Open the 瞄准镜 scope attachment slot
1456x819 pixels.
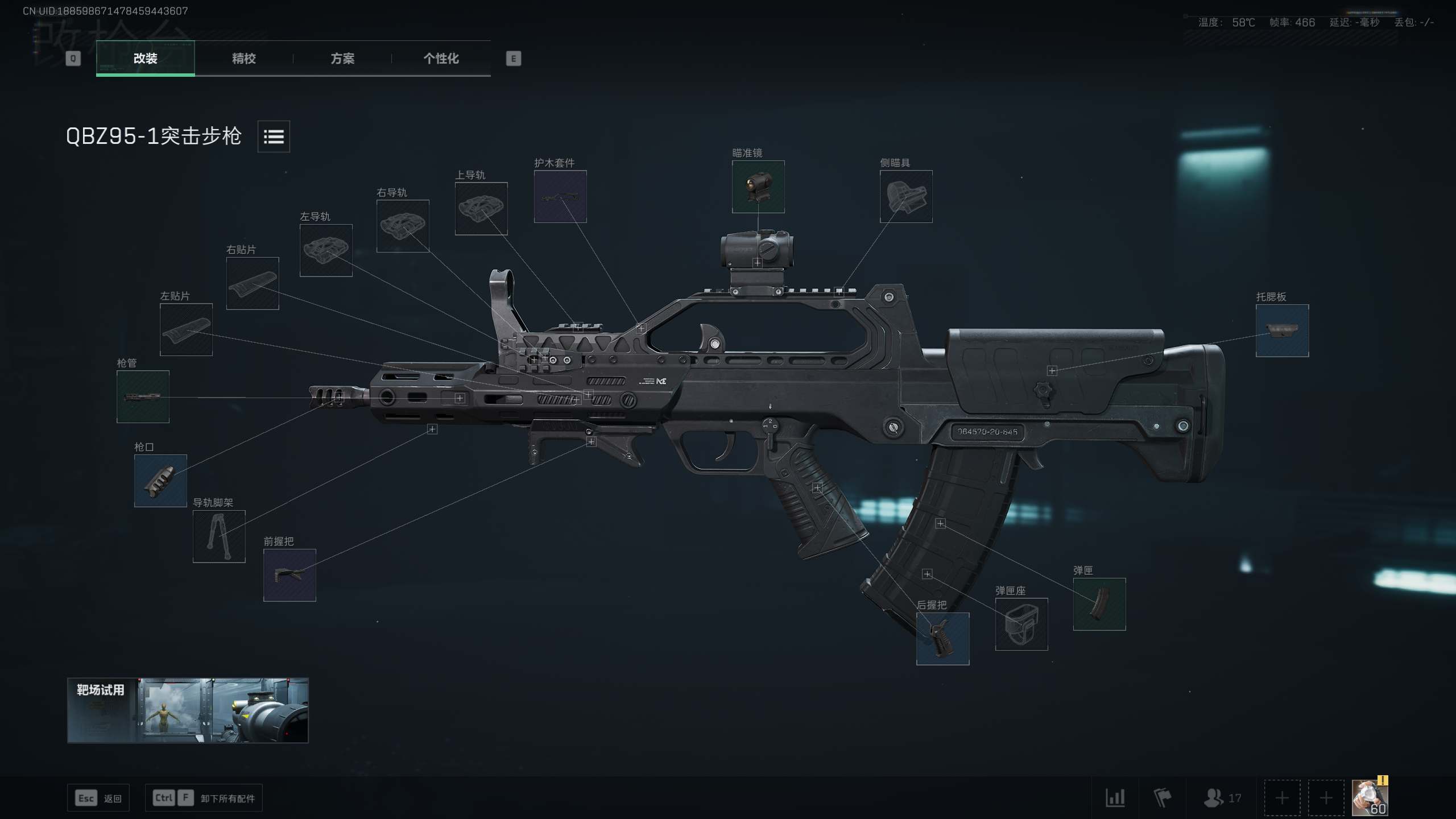pyautogui.click(x=758, y=188)
